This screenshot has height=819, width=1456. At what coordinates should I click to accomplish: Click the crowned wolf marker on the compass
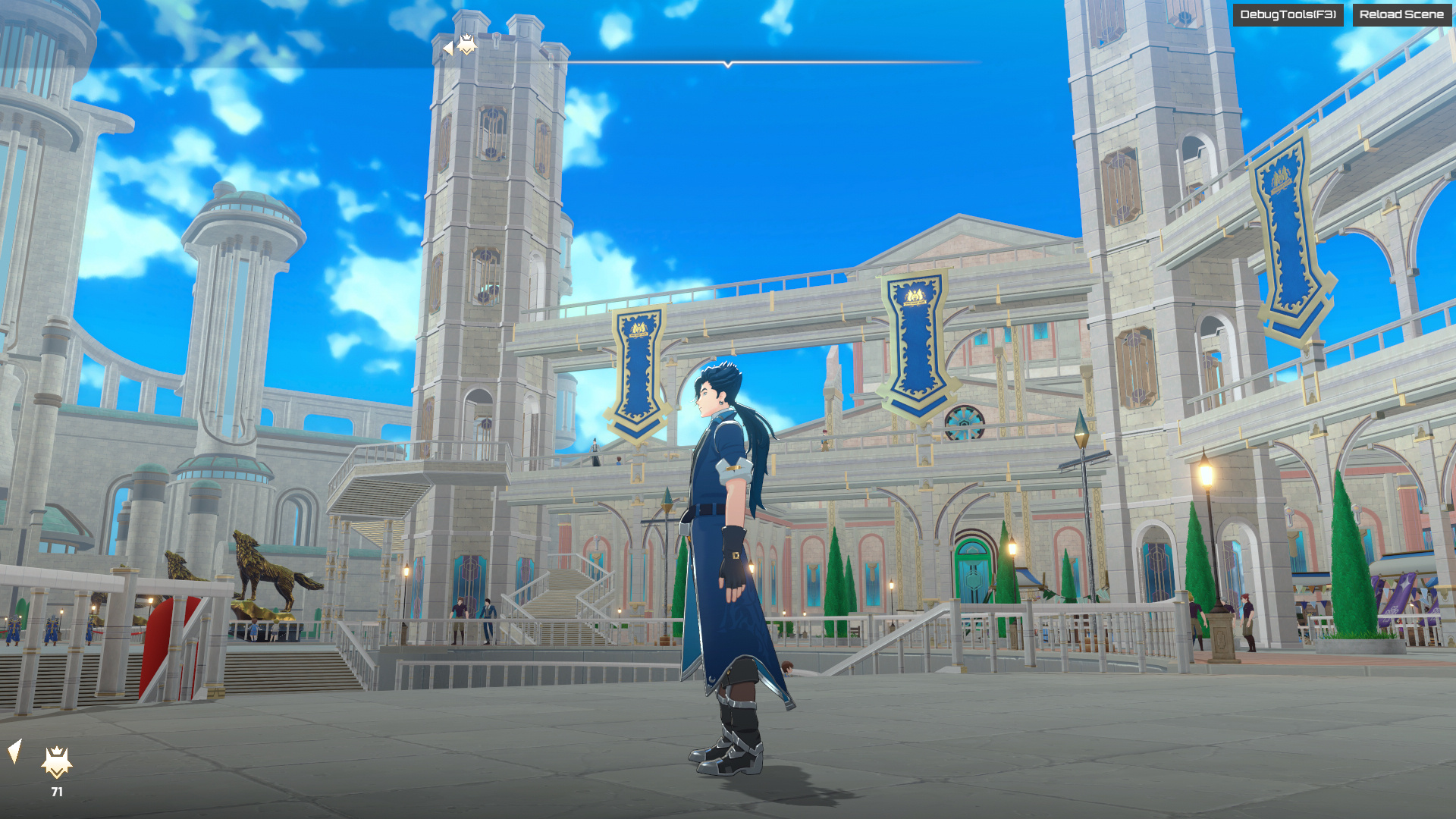[466, 45]
